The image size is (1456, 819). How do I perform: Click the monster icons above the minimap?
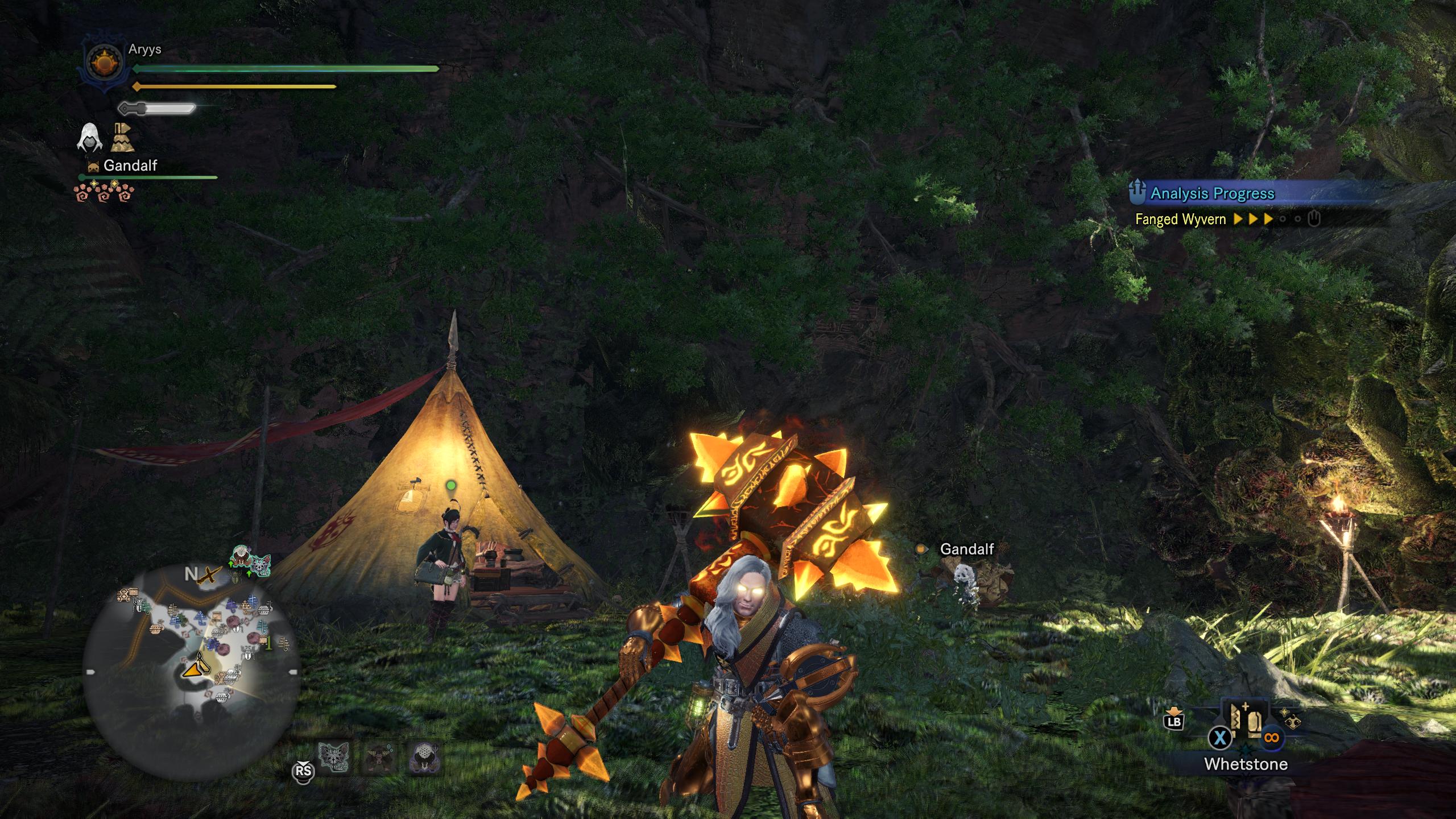(x=250, y=562)
